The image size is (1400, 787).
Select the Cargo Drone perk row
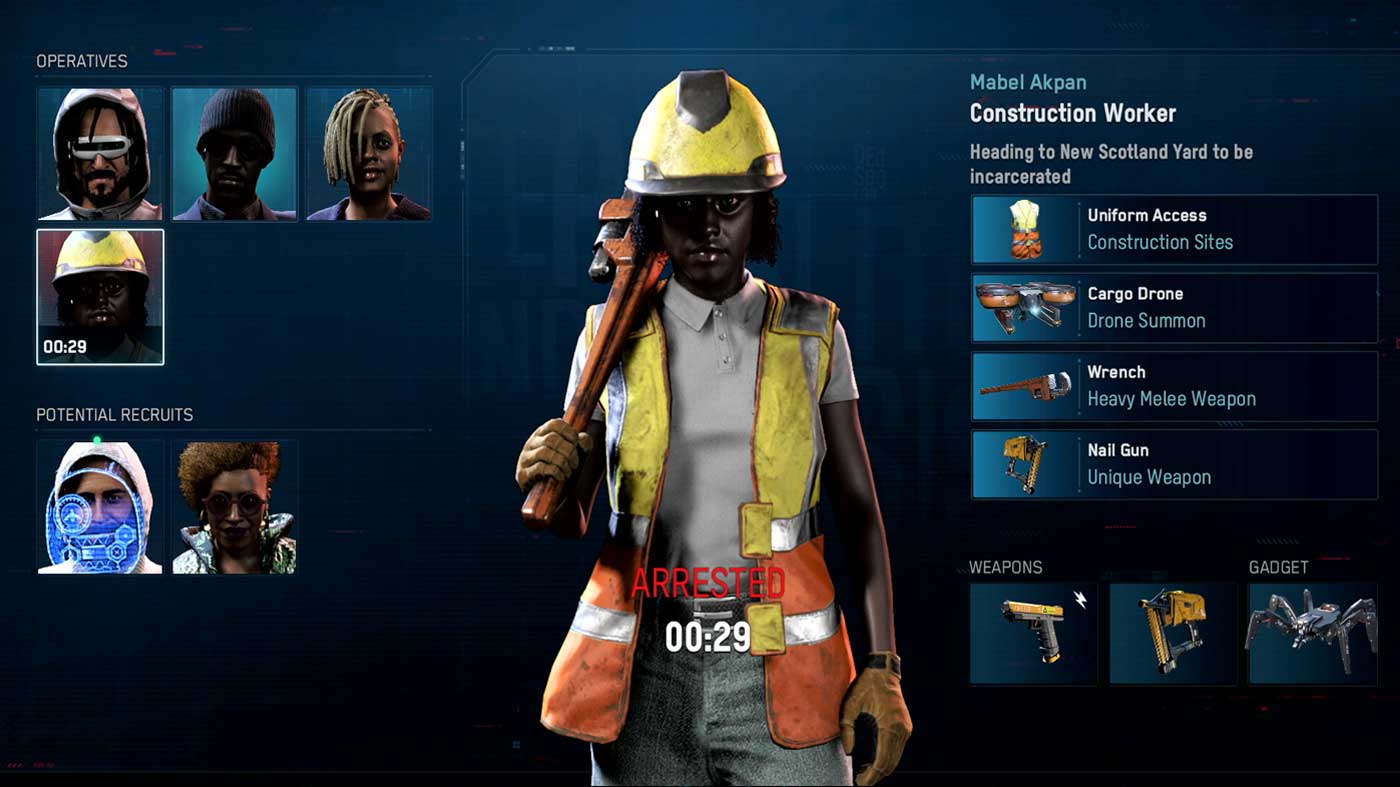[1174, 308]
